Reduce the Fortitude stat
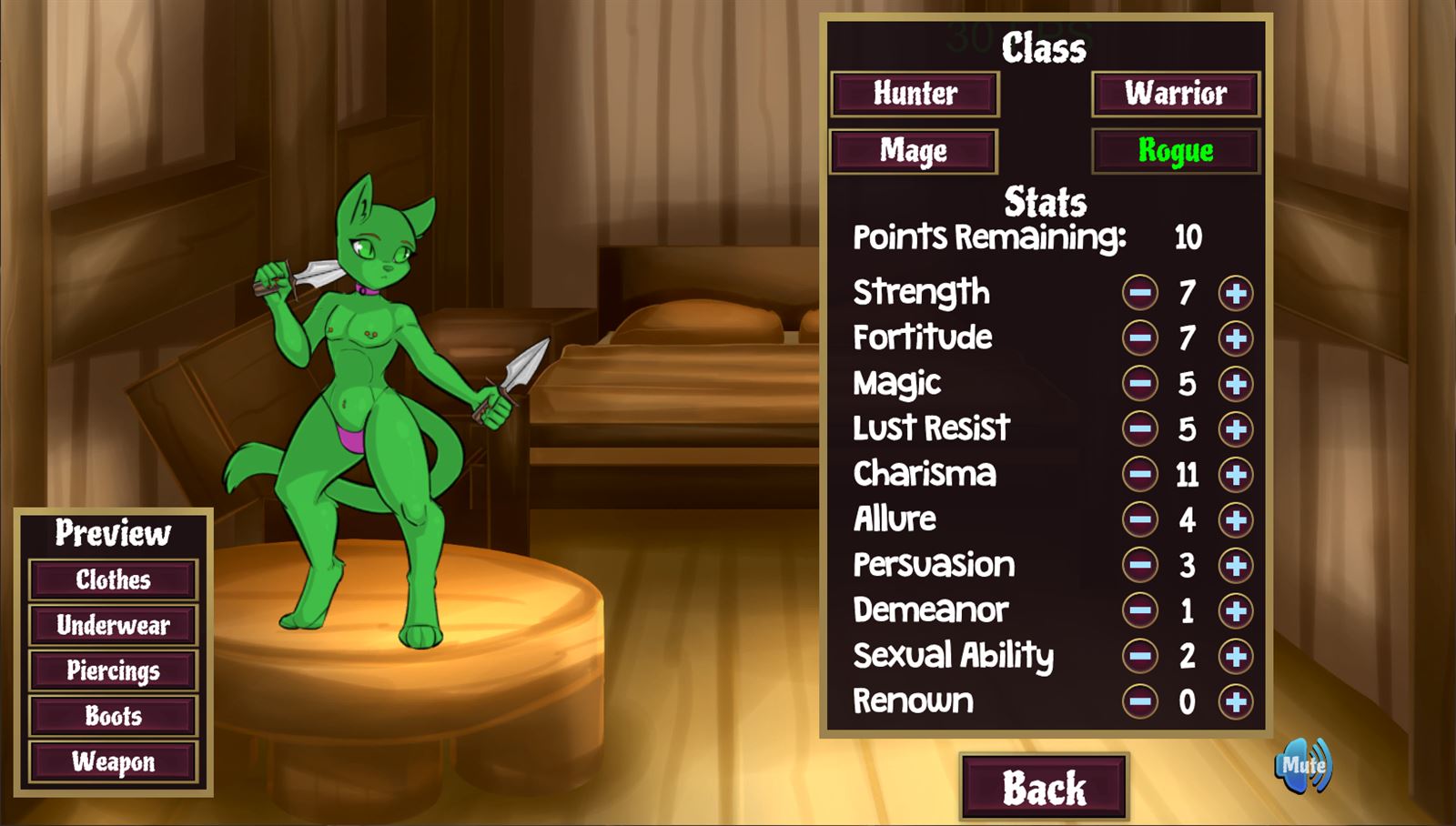The height and width of the screenshot is (826, 1456). (x=1138, y=337)
